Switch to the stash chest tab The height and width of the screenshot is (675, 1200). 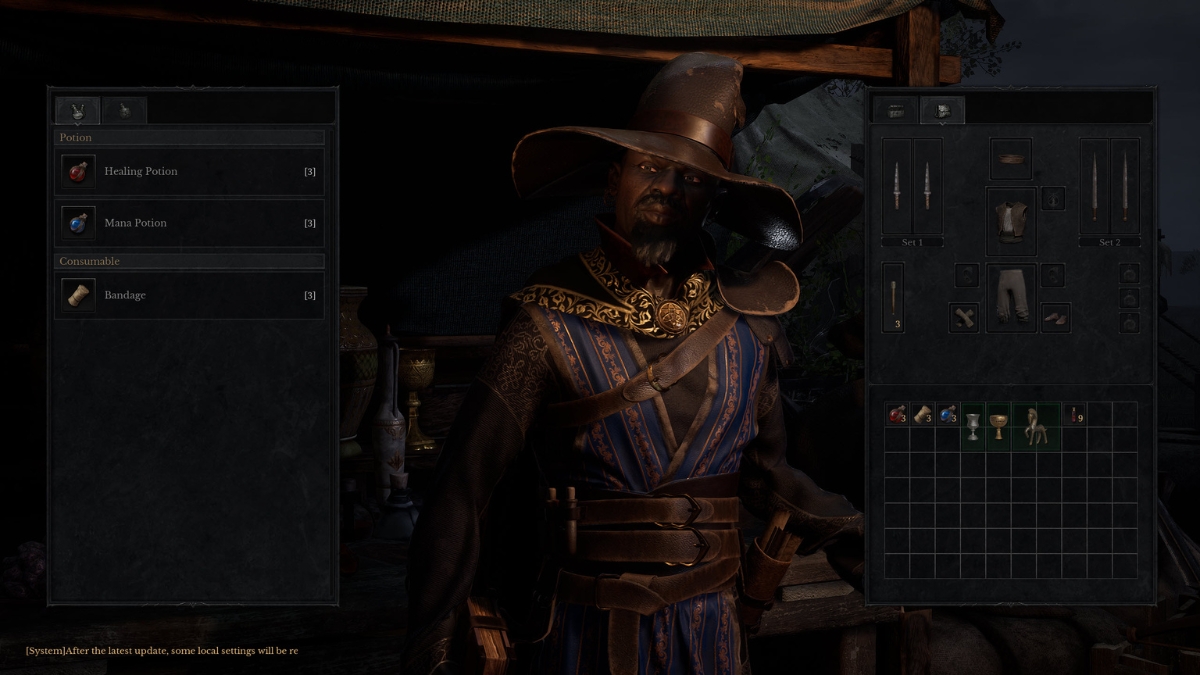tap(895, 110)
